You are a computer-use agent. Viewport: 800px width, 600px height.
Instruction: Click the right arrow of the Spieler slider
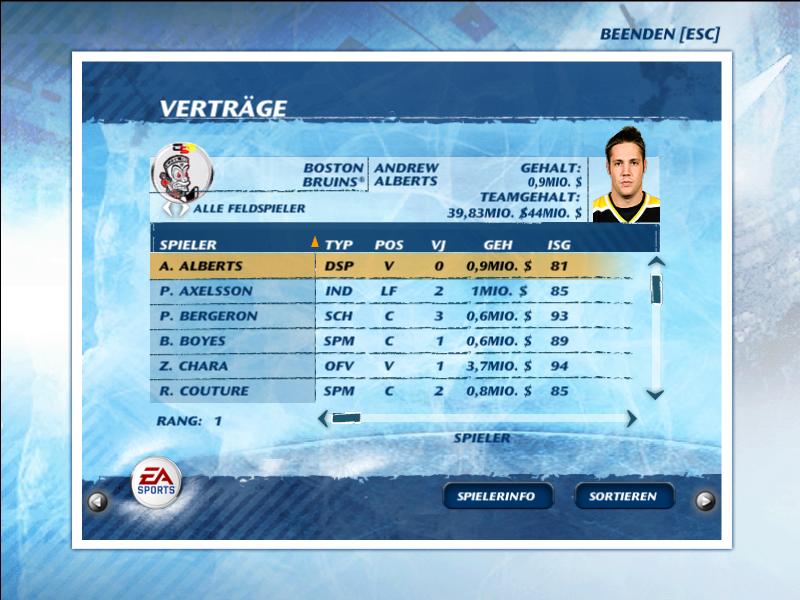[x=632, y=419]
